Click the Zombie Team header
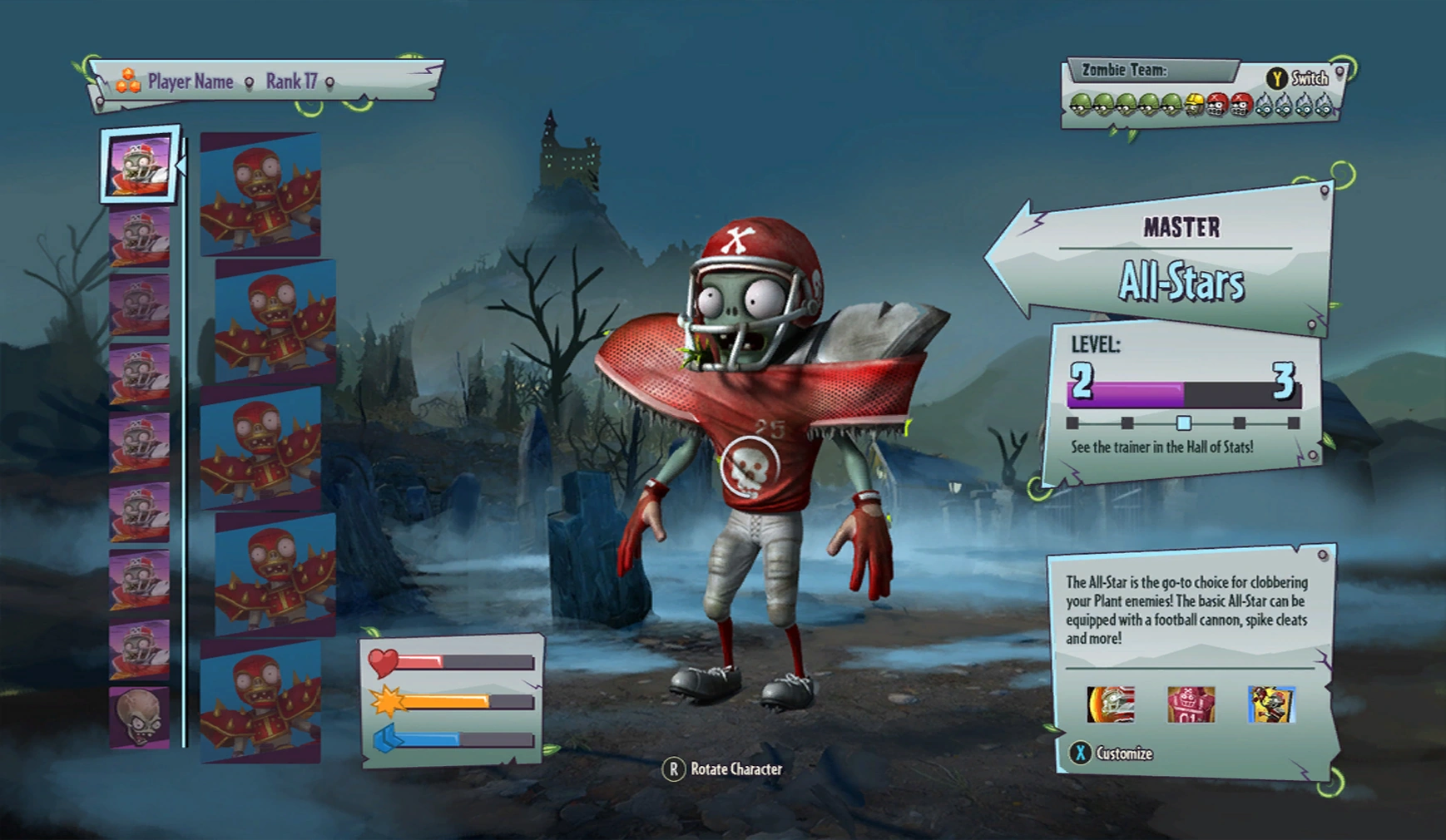 (x=1124, y=71)
